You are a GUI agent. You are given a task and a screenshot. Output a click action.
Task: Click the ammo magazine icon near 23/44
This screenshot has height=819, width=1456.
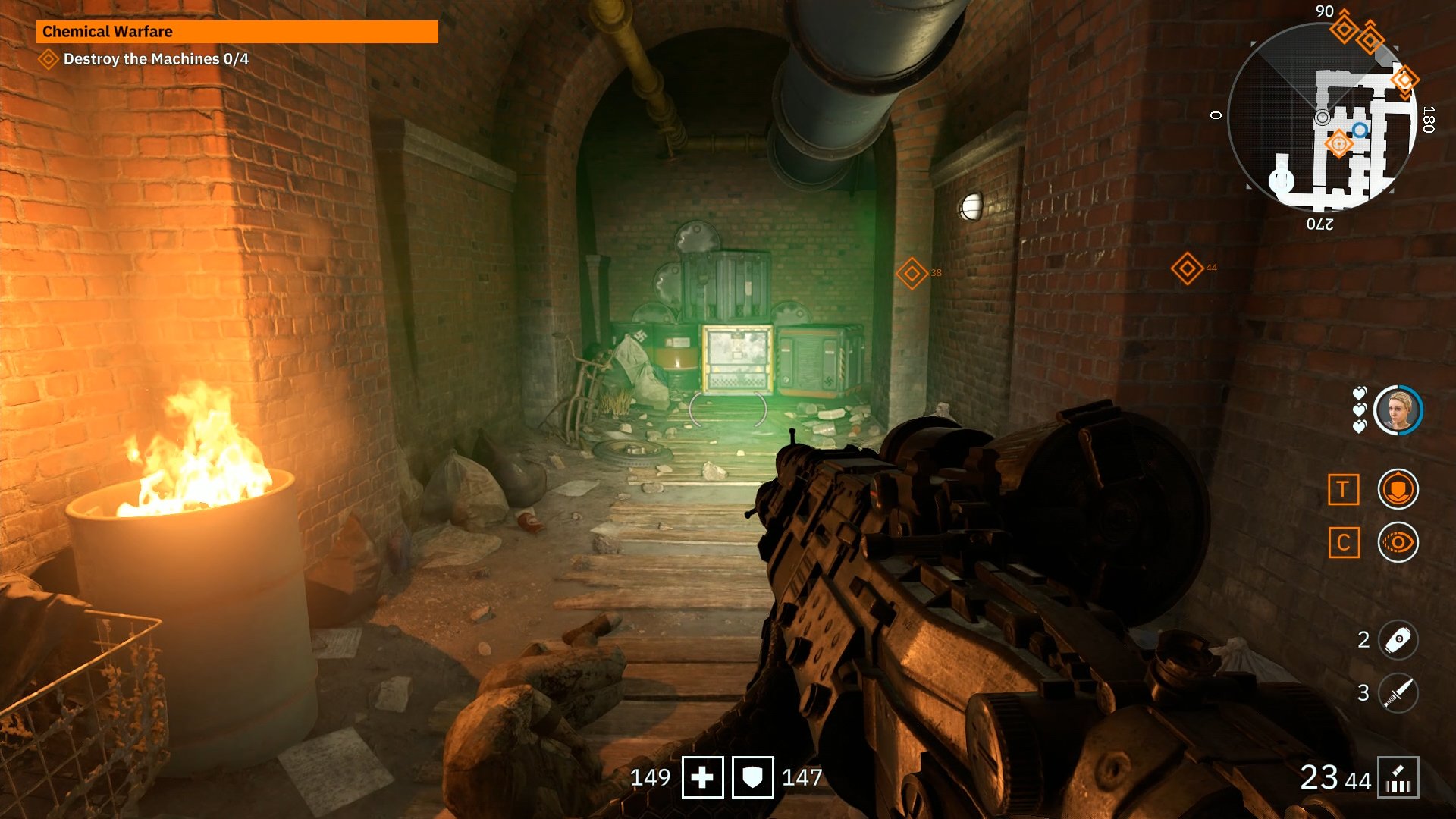[1400, 777]
